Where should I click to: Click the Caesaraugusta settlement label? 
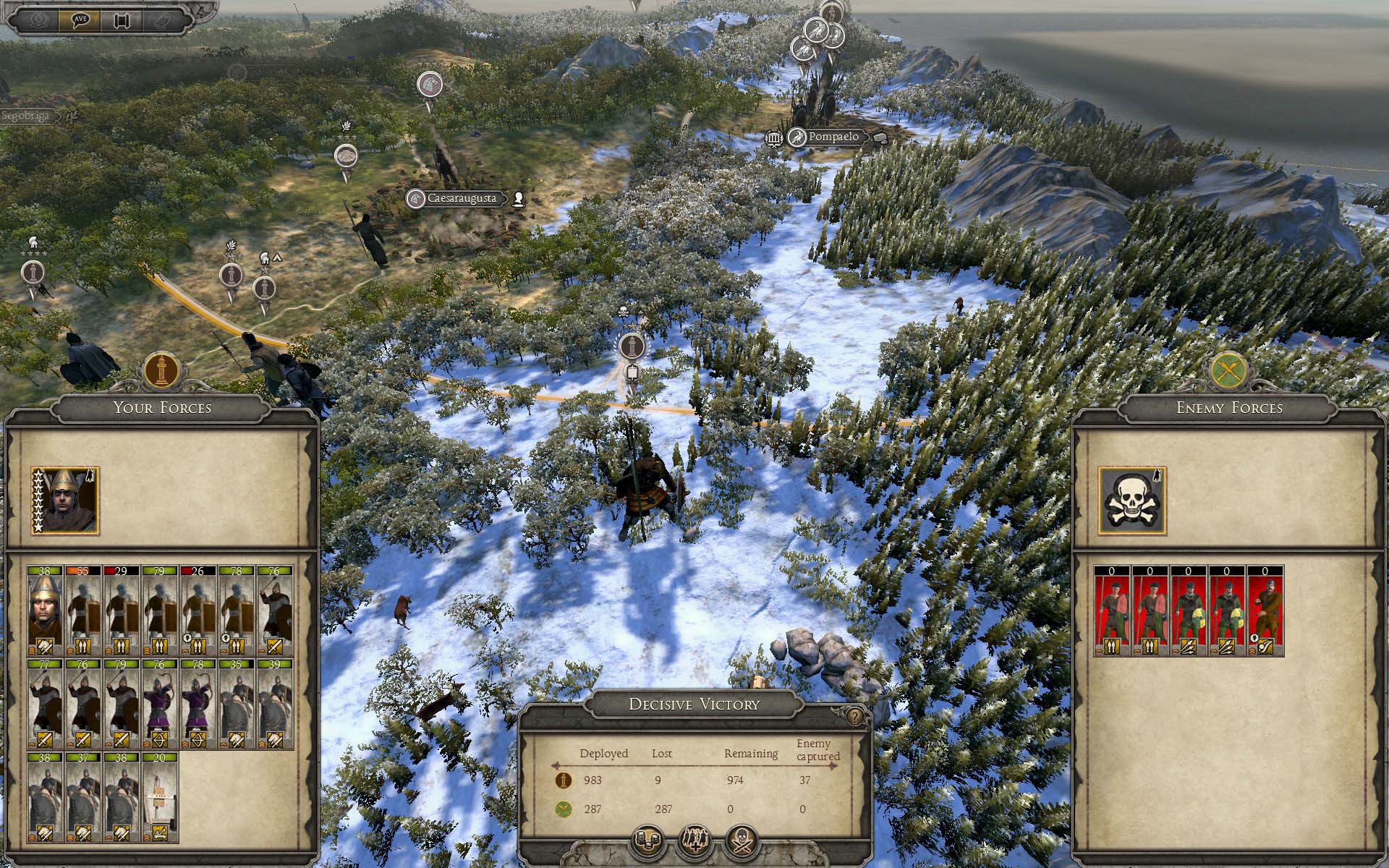(462, 198)
